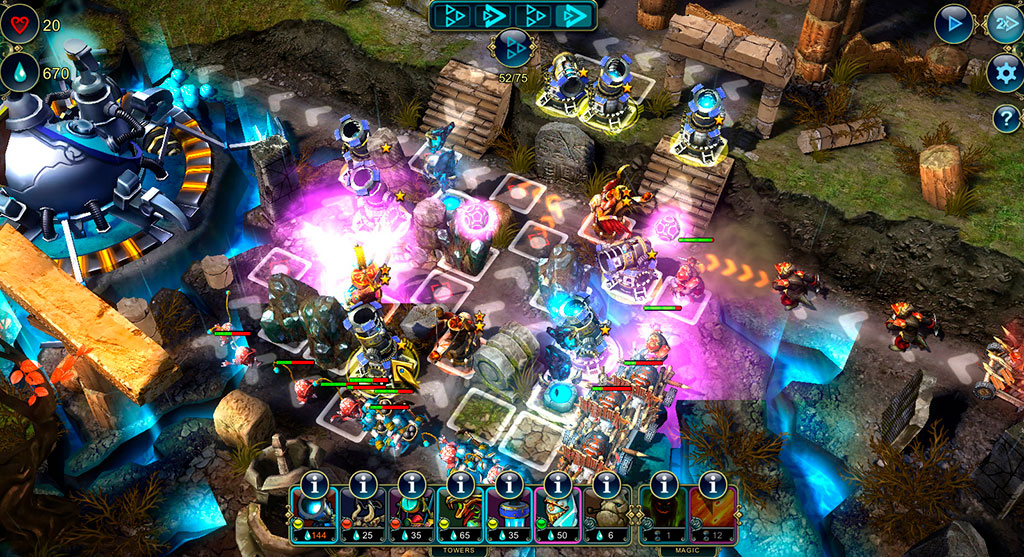1024x557 pixels.
Task: Activate the green magic spell costing 1
Action: 664,514
